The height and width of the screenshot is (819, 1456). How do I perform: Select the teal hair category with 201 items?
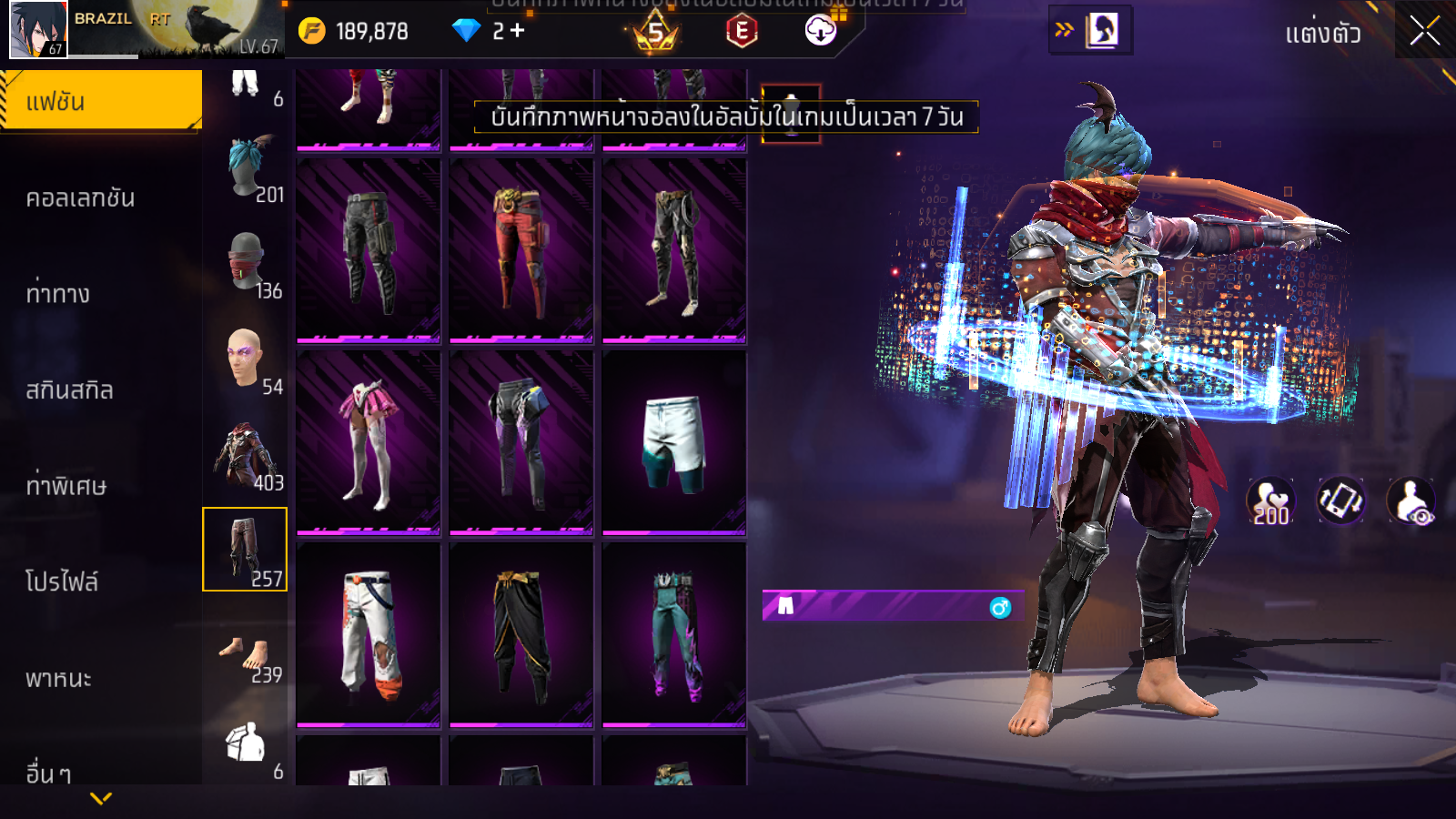[247, 169]
